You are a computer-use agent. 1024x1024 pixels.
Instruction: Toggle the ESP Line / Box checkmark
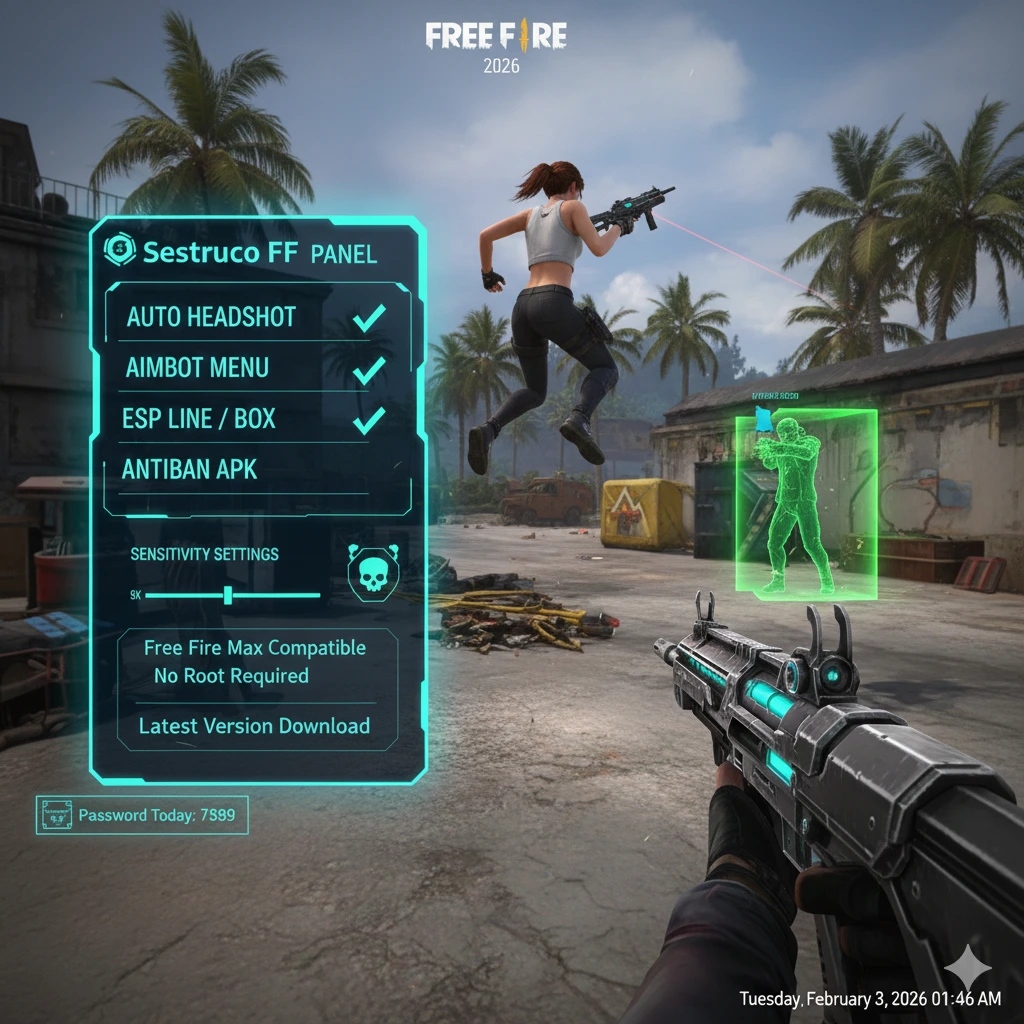(x=369, y=420)
